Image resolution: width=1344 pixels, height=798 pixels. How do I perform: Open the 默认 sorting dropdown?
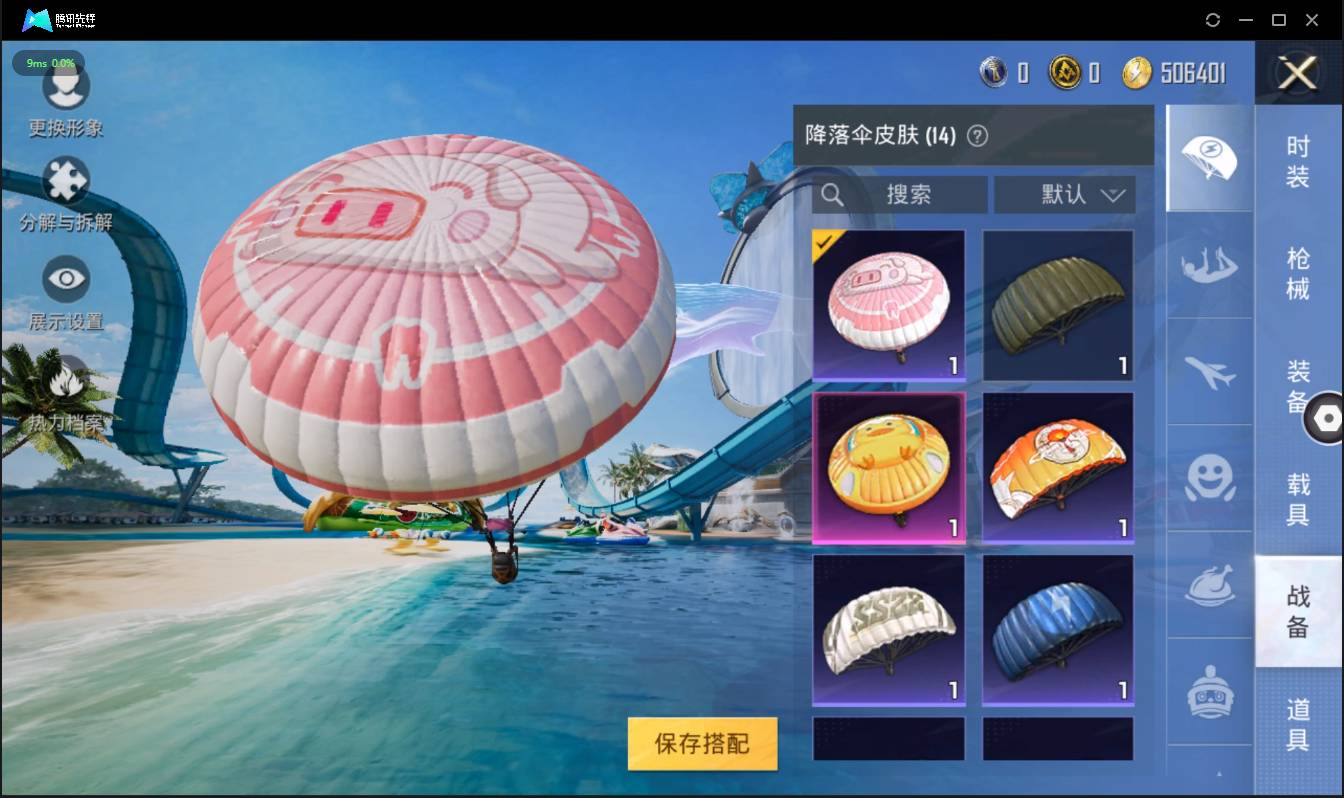(1064, 195)
